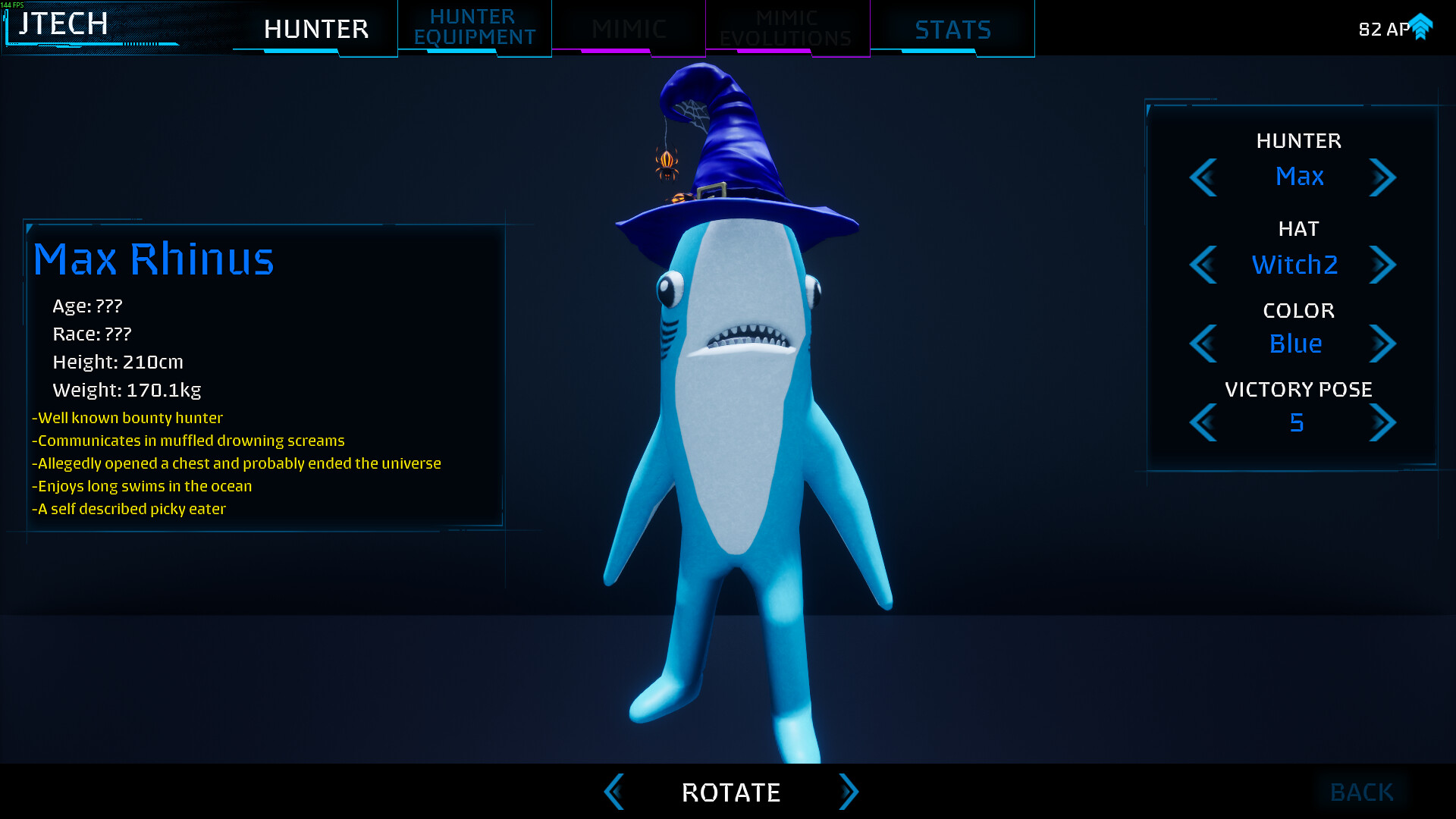Screen dimensions: 1456x819
Task: Cycle to previous hat before Witch2
Action: pyautogui.click(x=1203, y=265)
